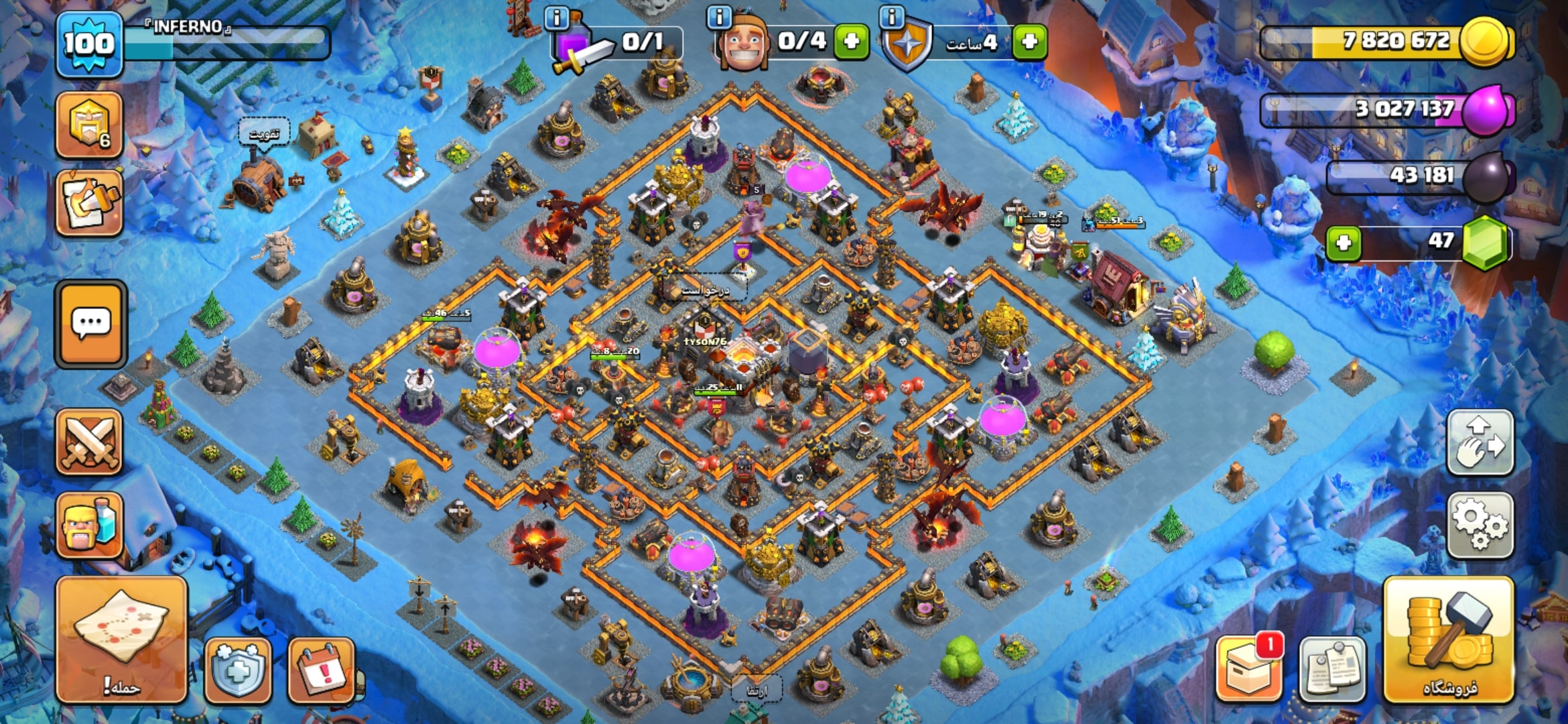Open the Attack map button

click(121, 640)
